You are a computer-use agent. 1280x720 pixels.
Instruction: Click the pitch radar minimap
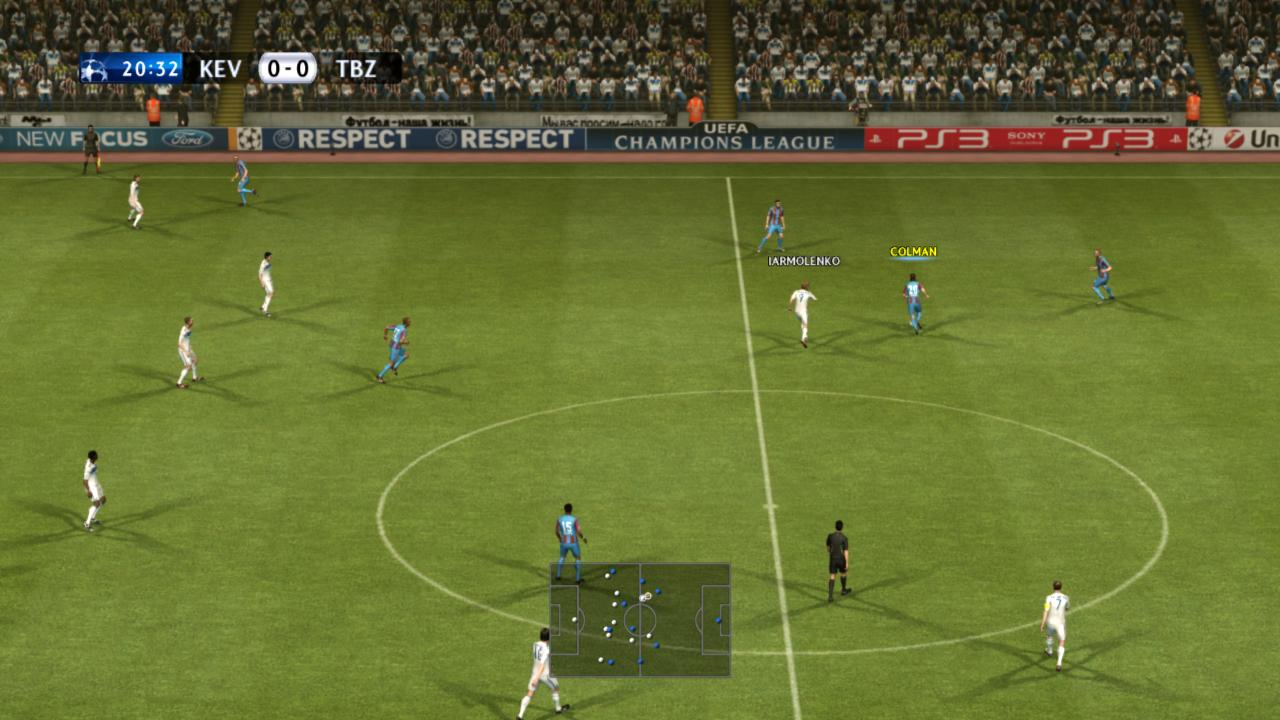pos(640,620)
